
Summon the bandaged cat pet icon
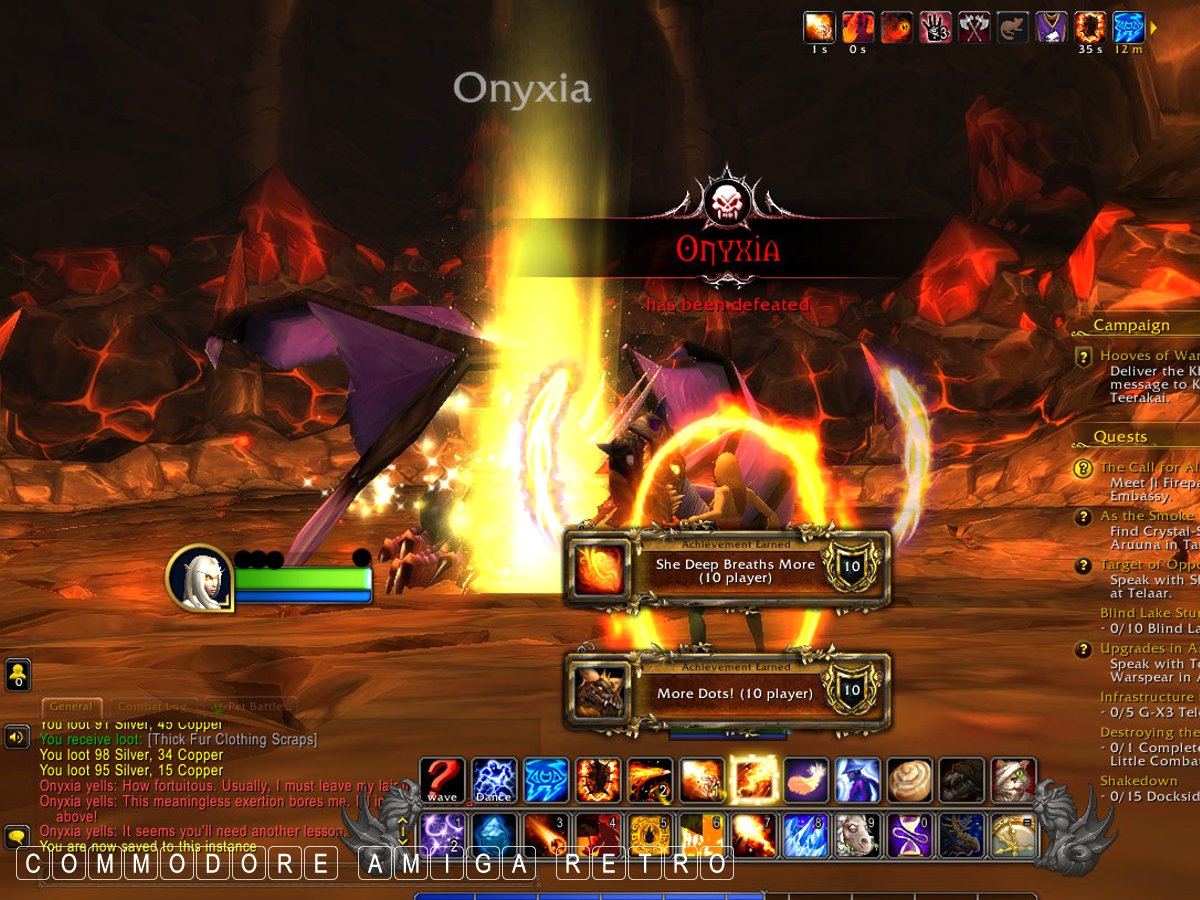(x=1013, y=781)
